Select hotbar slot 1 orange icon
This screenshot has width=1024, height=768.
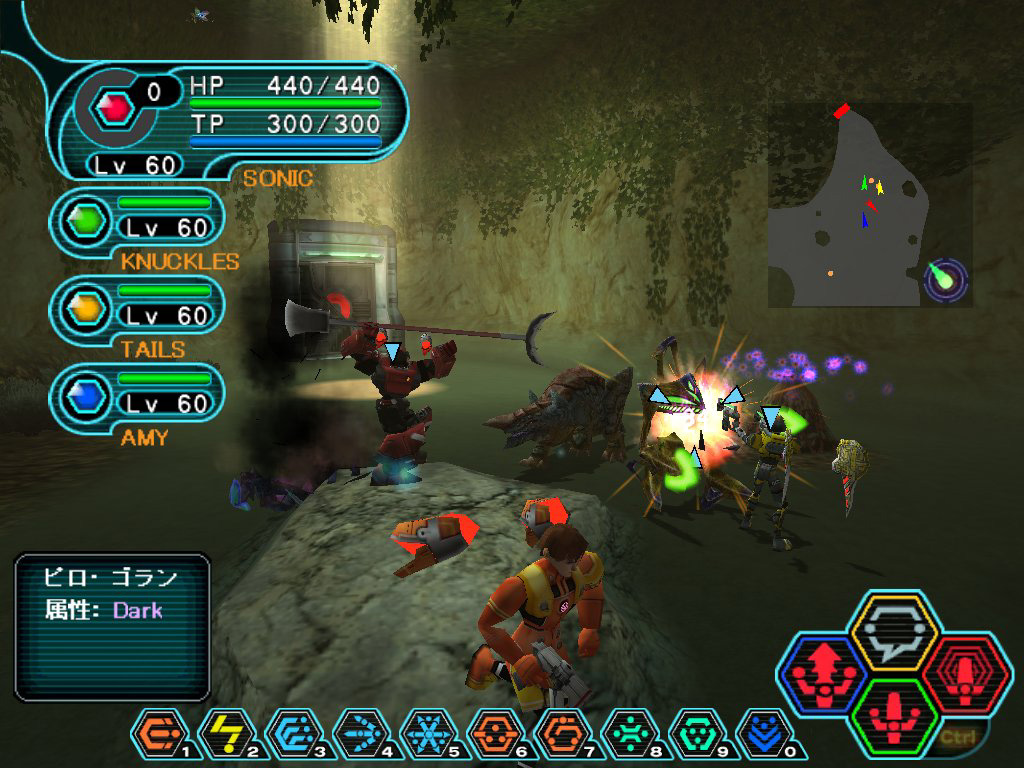[x=155, y=735]
